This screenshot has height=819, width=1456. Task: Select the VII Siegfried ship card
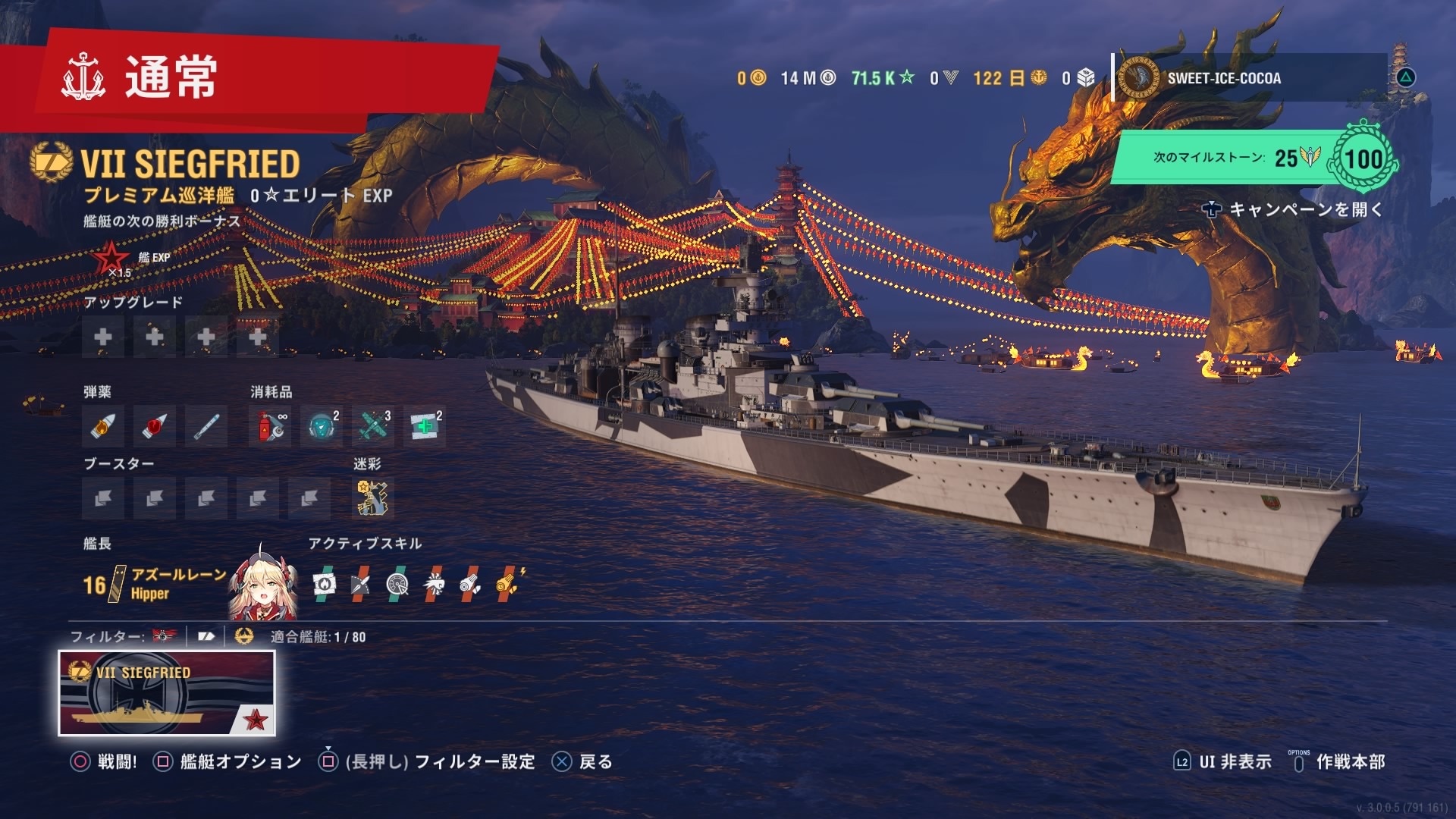(167, 693)
